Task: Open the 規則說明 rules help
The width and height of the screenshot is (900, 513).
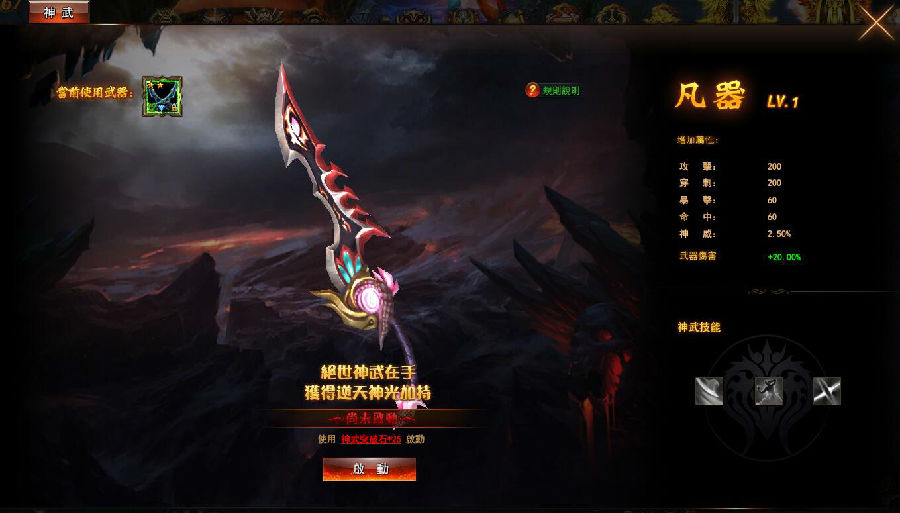Action: click(x=553, y=90)
